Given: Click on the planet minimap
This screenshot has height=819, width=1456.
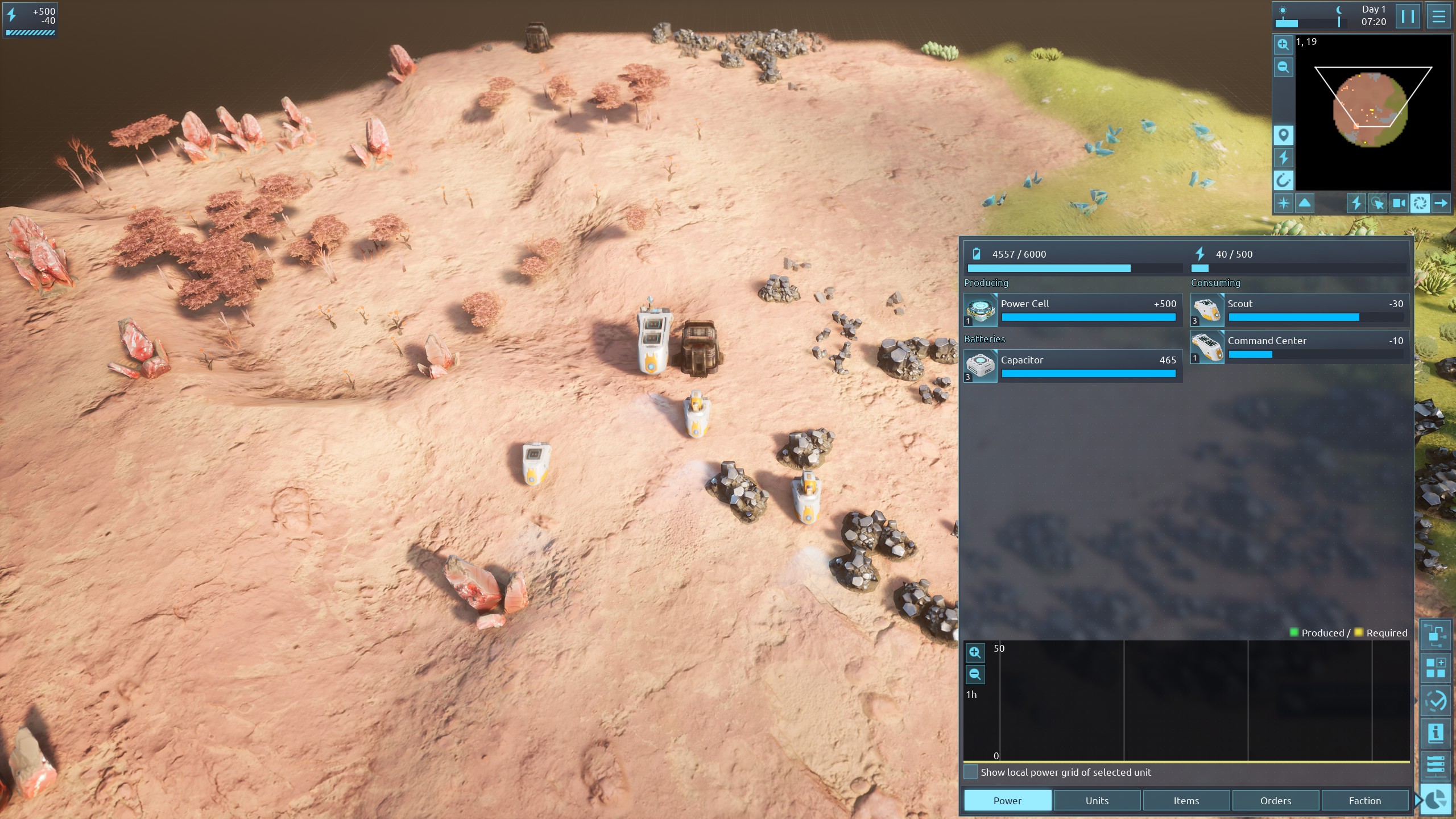Looking at the screenshot, I should tap(1370, 109).
